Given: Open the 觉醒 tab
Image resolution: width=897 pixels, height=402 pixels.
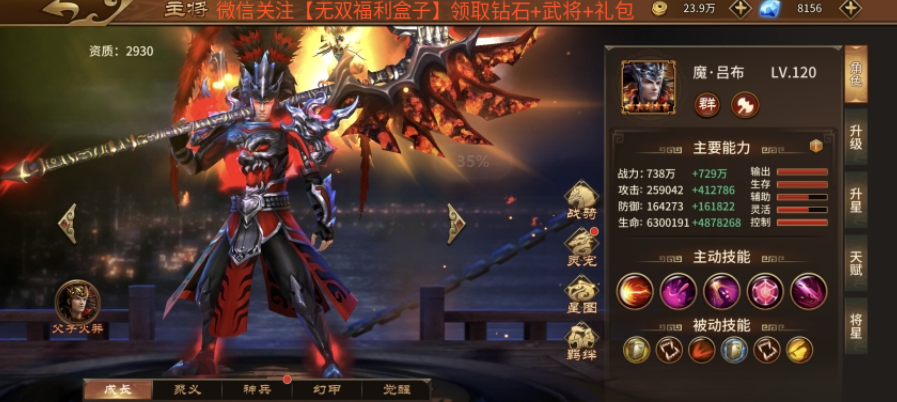Looking at the screenshot, I should pyautogui.click(x=398, y=389).
